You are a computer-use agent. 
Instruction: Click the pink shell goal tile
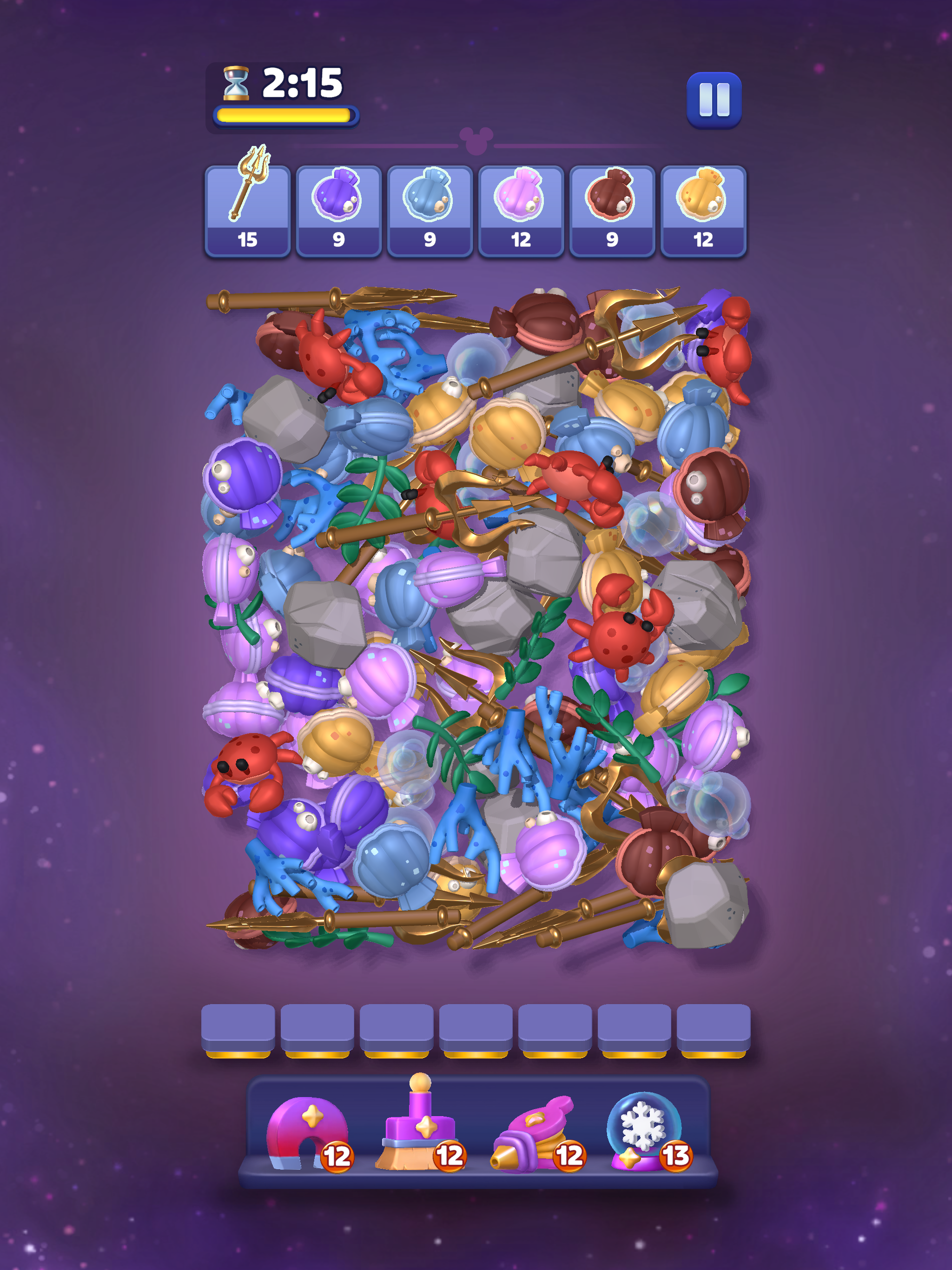click(x=521, y=211)
